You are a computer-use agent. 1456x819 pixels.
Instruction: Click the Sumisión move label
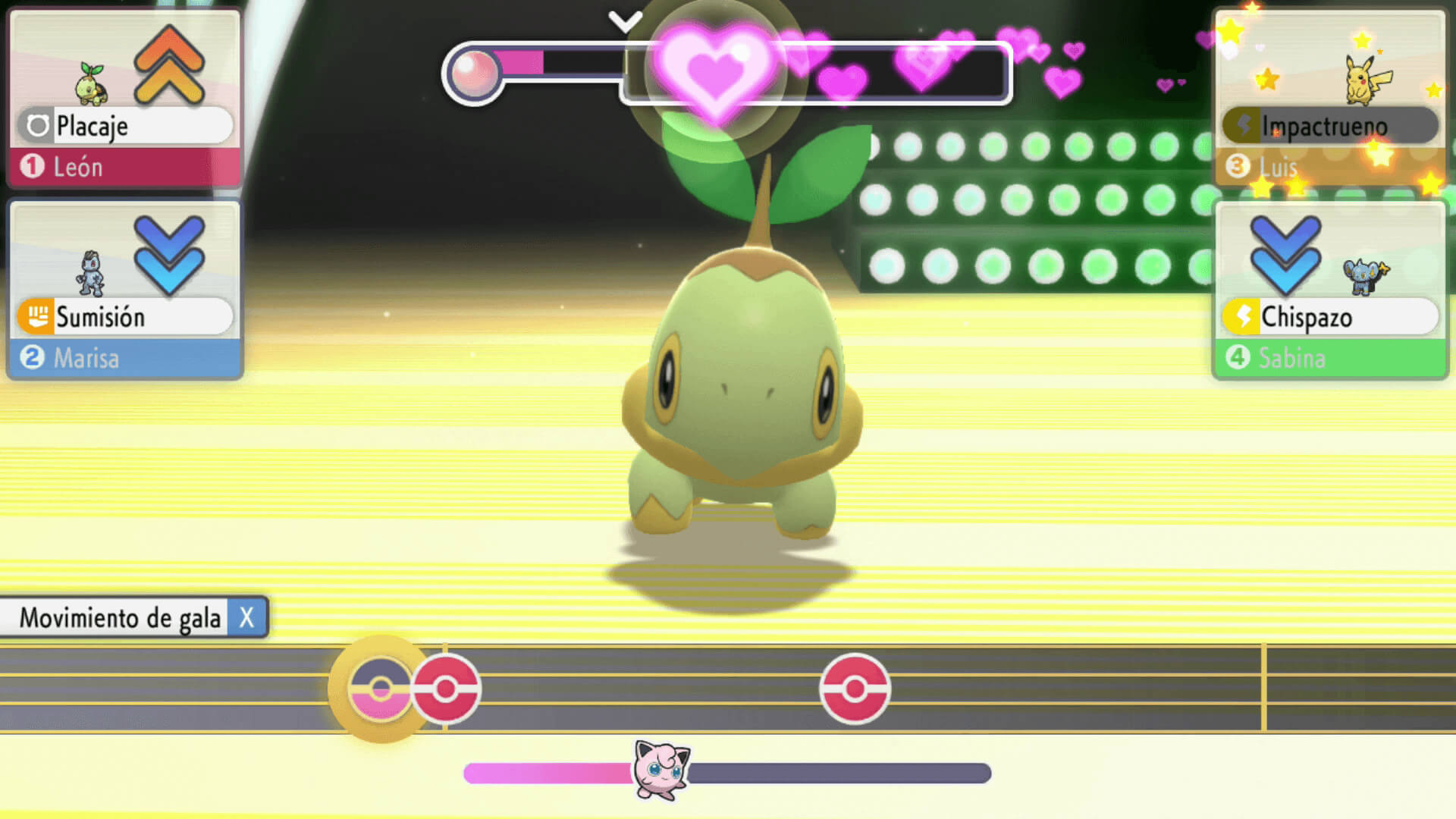click(x=124, y=317)
